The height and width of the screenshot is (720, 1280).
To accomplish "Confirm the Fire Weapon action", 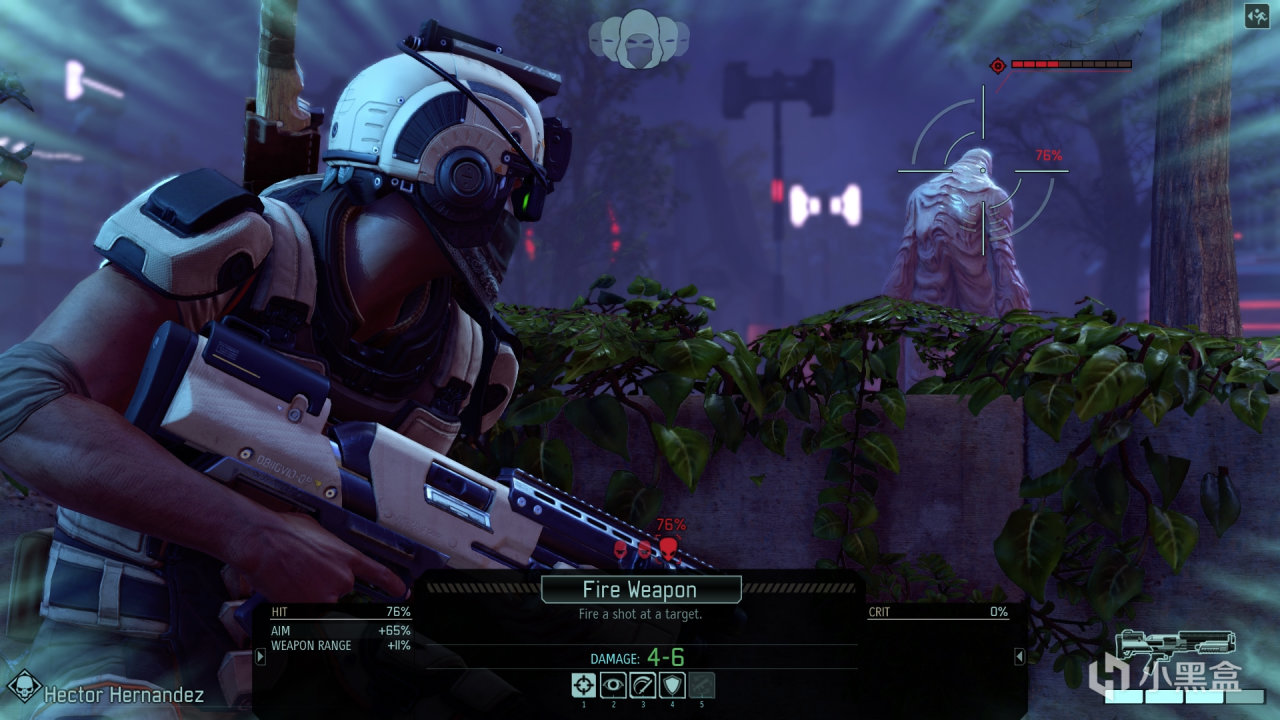I will point(640,590).
